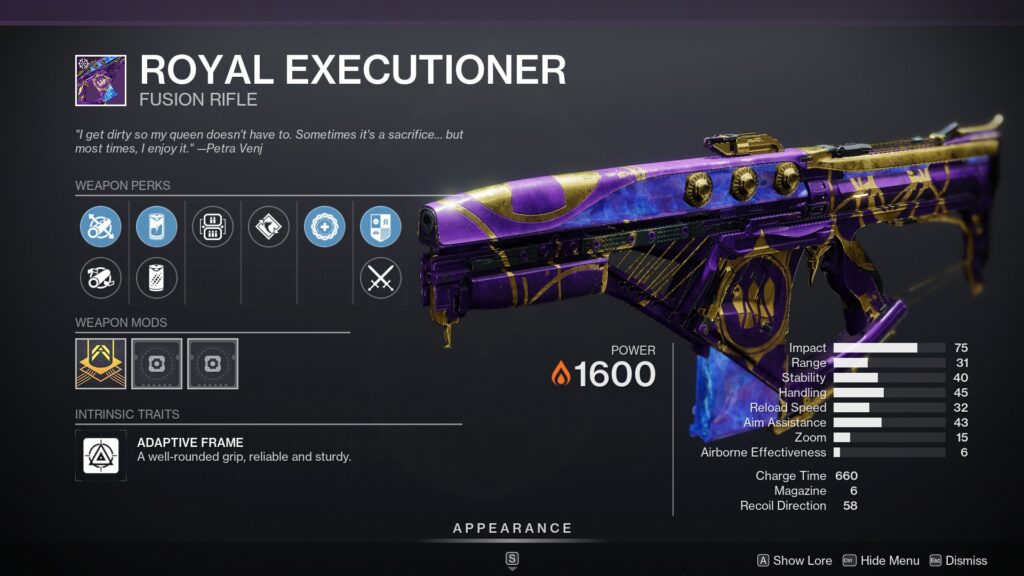
Task: Open the Appearance section
Action: [x=512, y=528]
